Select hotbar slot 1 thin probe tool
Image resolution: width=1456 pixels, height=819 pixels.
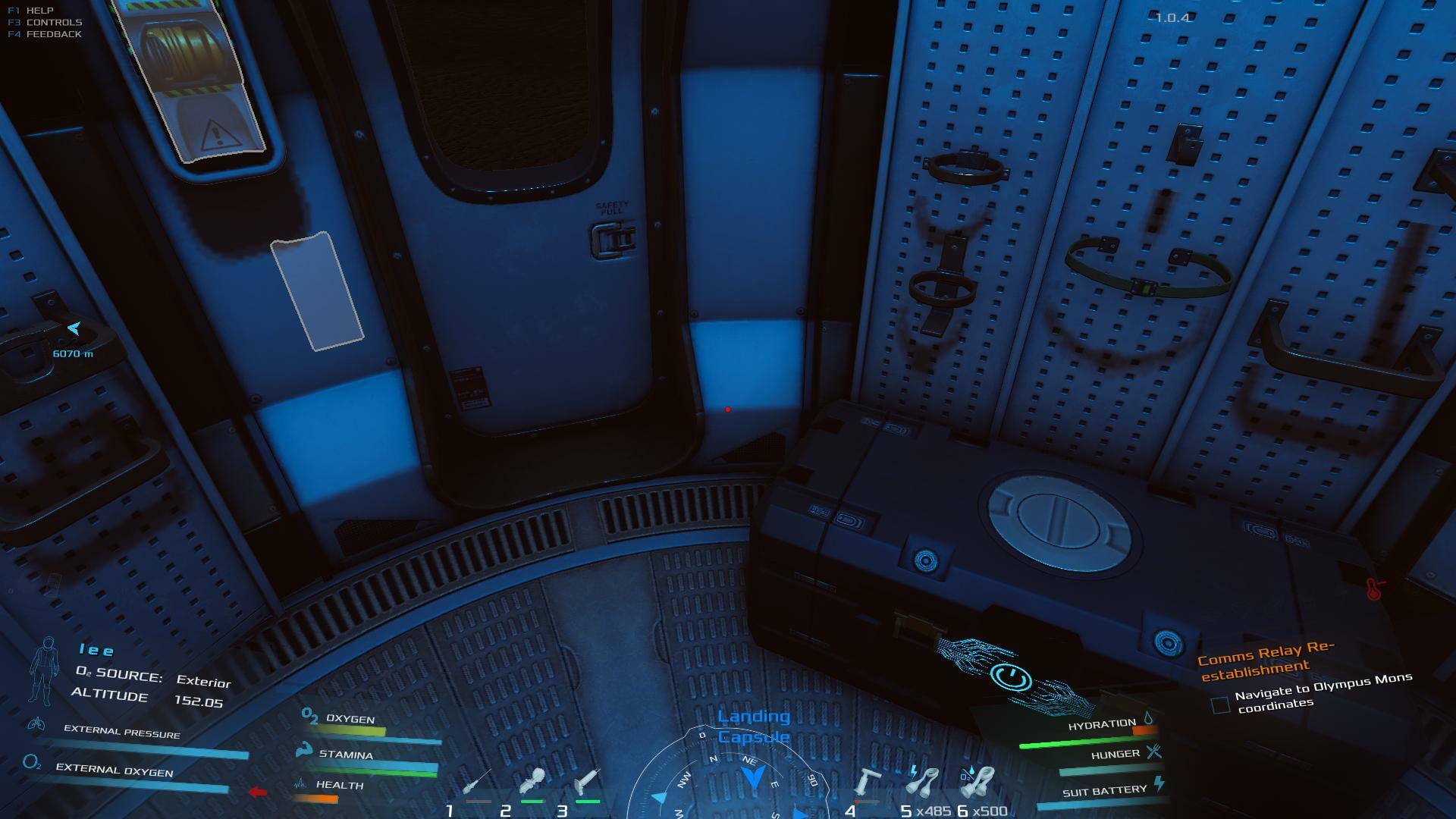[x=478, y=783]
